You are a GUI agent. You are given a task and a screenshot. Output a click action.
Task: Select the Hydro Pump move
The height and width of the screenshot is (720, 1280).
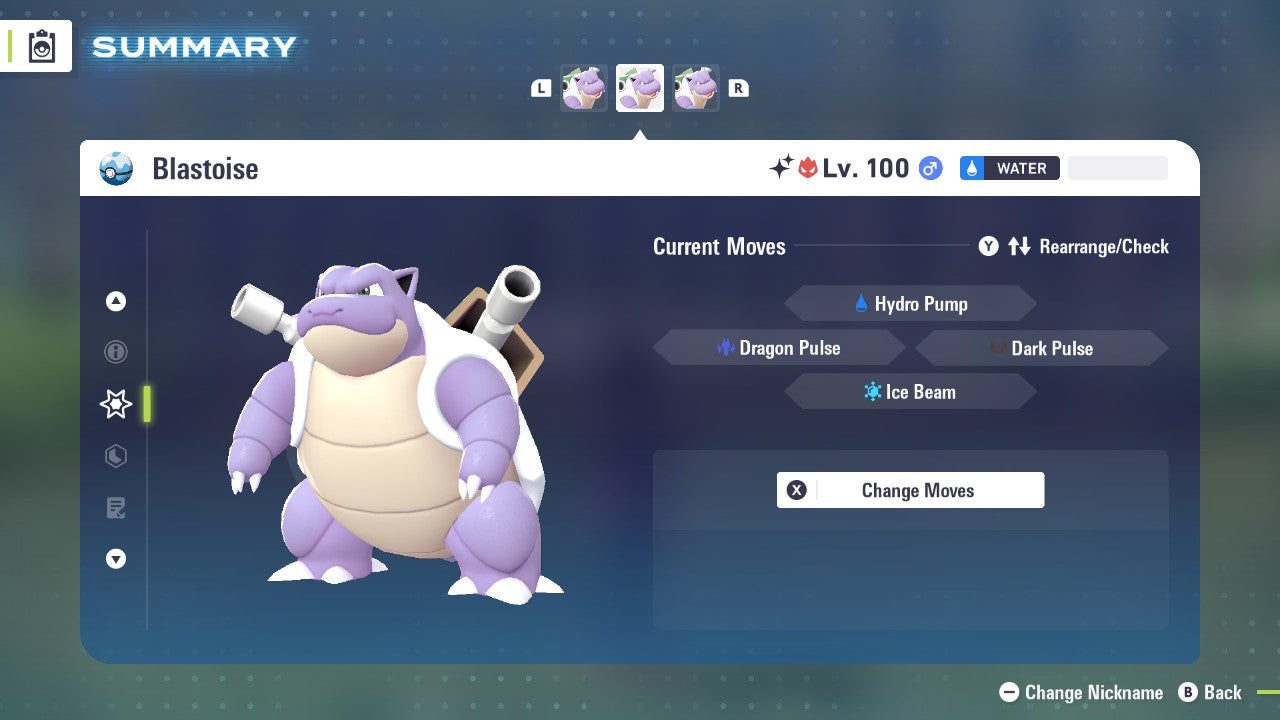(x=909, y=303)
